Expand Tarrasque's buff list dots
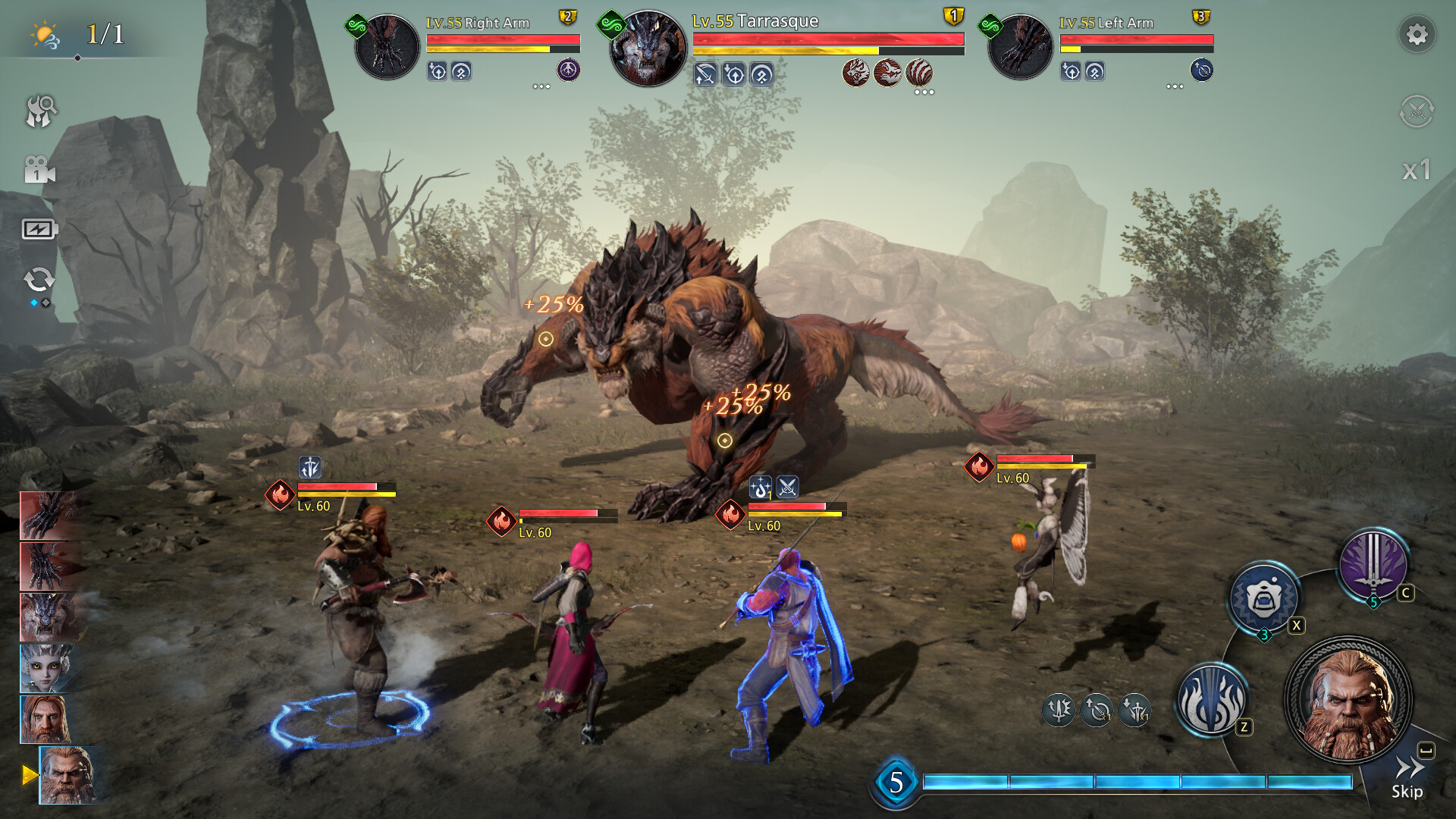The height and width of the screenshot is (819, 1456). click(924, 93)
